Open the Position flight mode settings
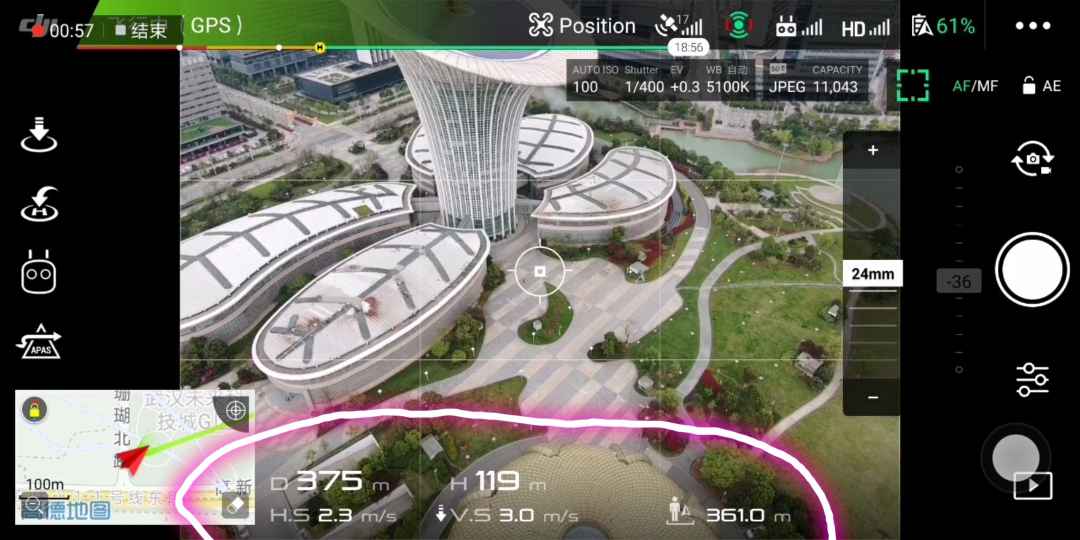The width and height of the screenshot is (1080, 540). (x=582, y=26)
